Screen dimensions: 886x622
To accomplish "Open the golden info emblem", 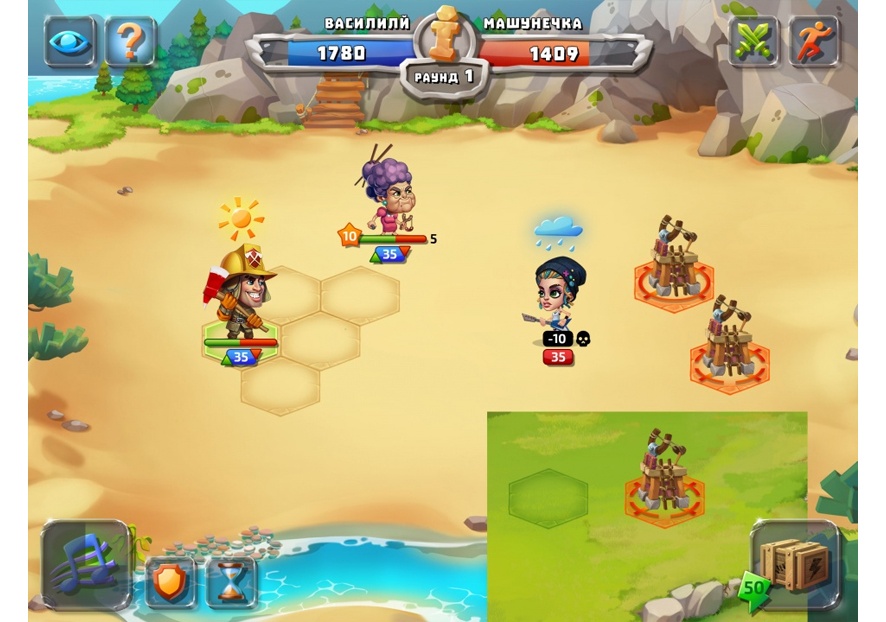I will (x=443, y=37).
